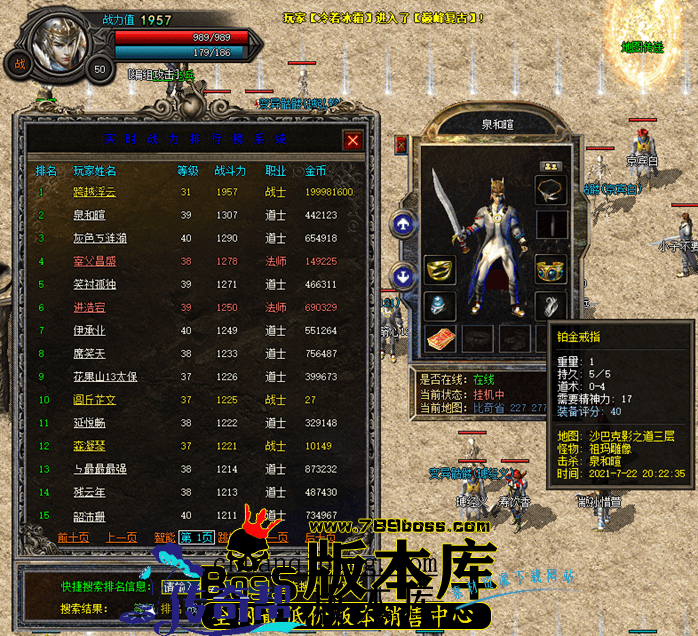This screenshot has width=698, height=636.
Task: Go to previous page 上一页
Action: point(122,537)
